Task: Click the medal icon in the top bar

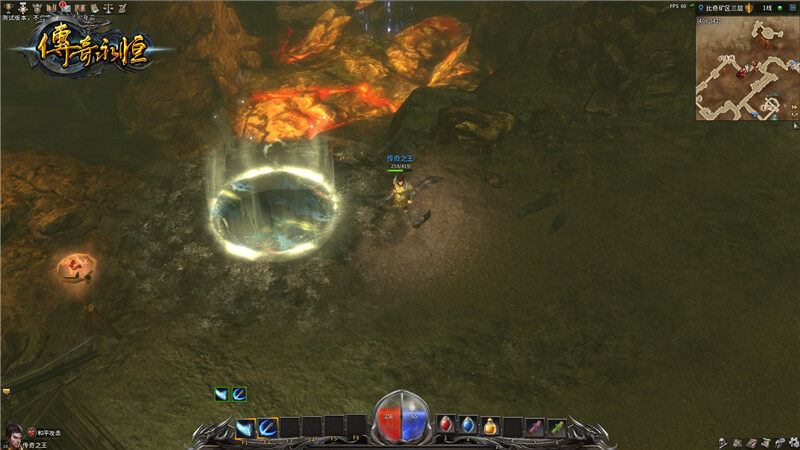Action: coord(22,7)
